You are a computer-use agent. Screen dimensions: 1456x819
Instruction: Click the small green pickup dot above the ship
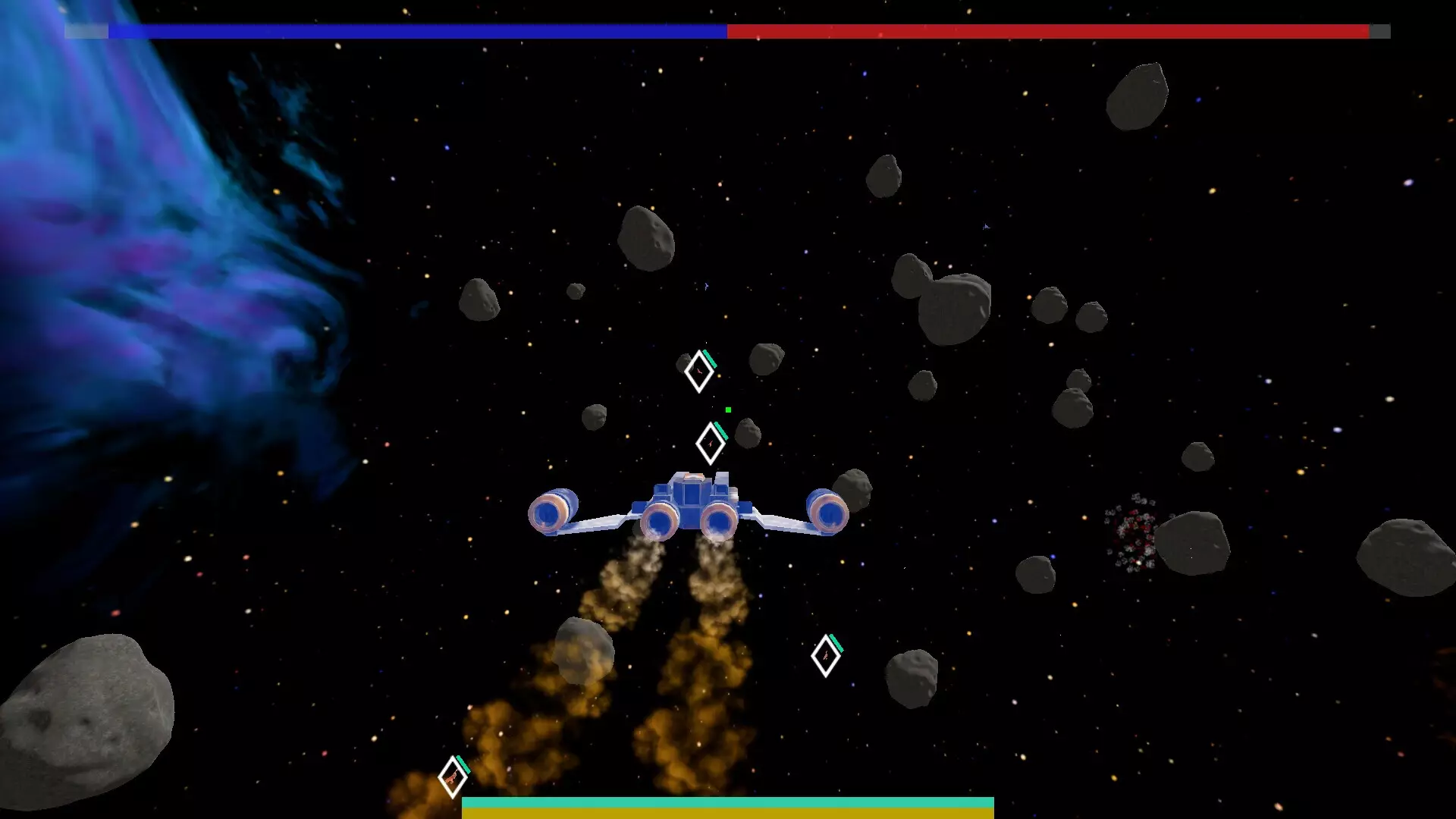(728, 408)
